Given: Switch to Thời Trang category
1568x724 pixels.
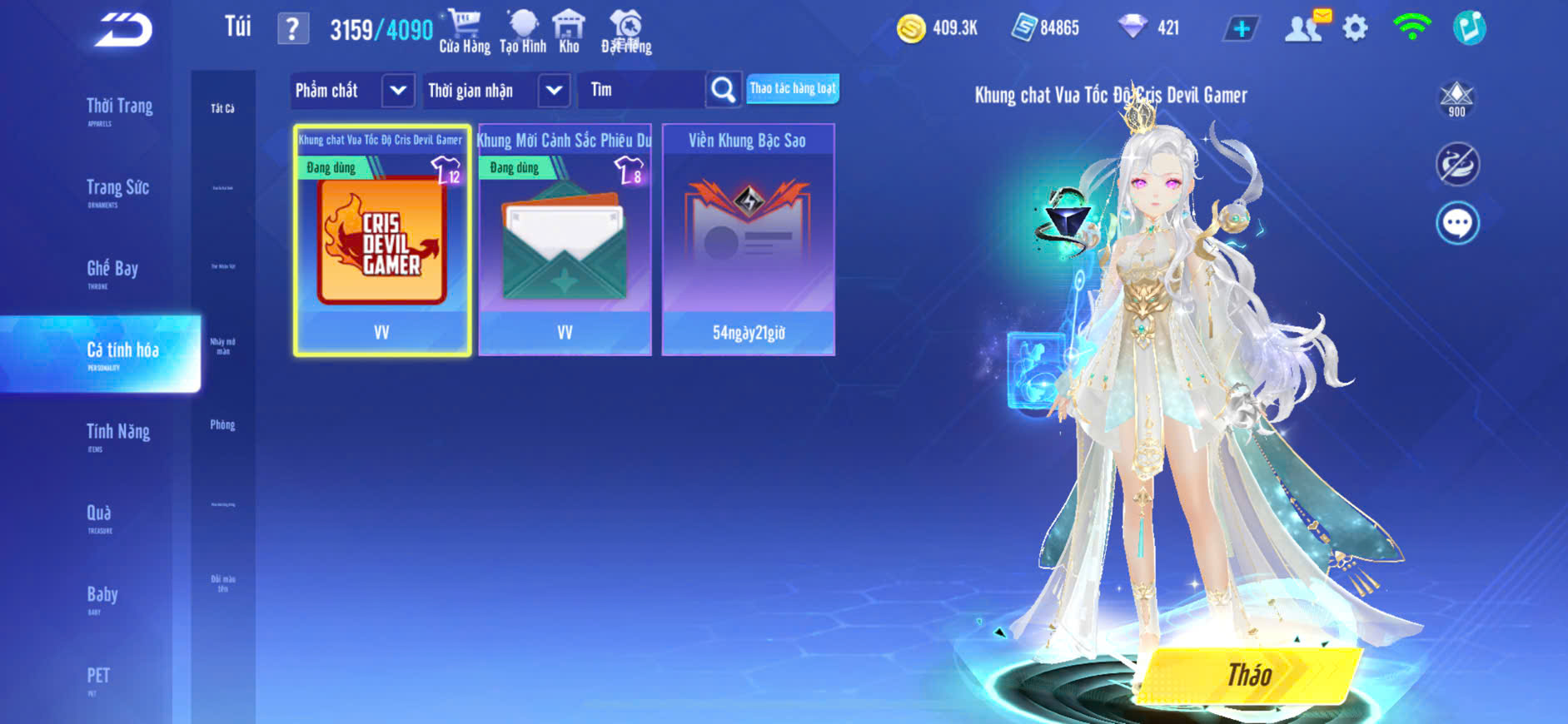Looking at the screenshot, I should (119, 108).
